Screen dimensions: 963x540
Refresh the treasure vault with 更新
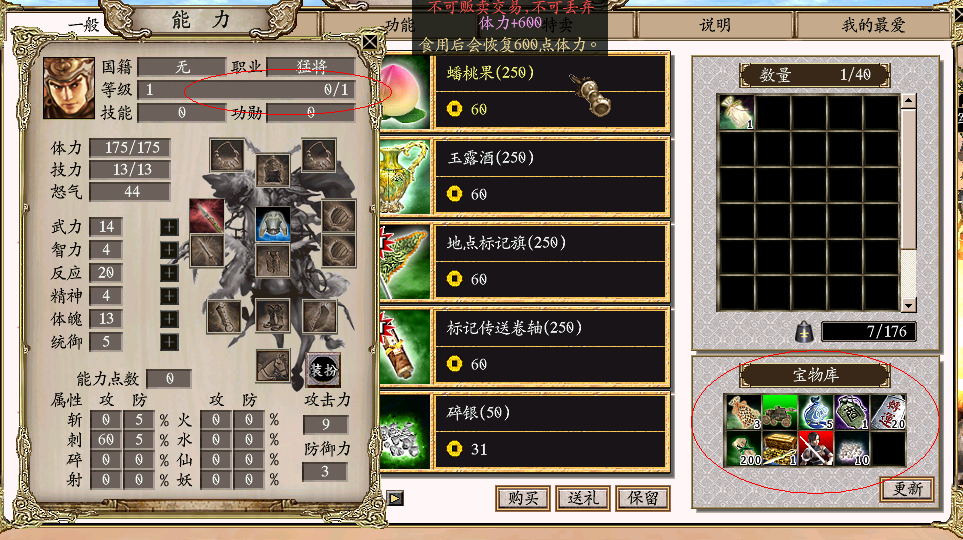[906, 489]
